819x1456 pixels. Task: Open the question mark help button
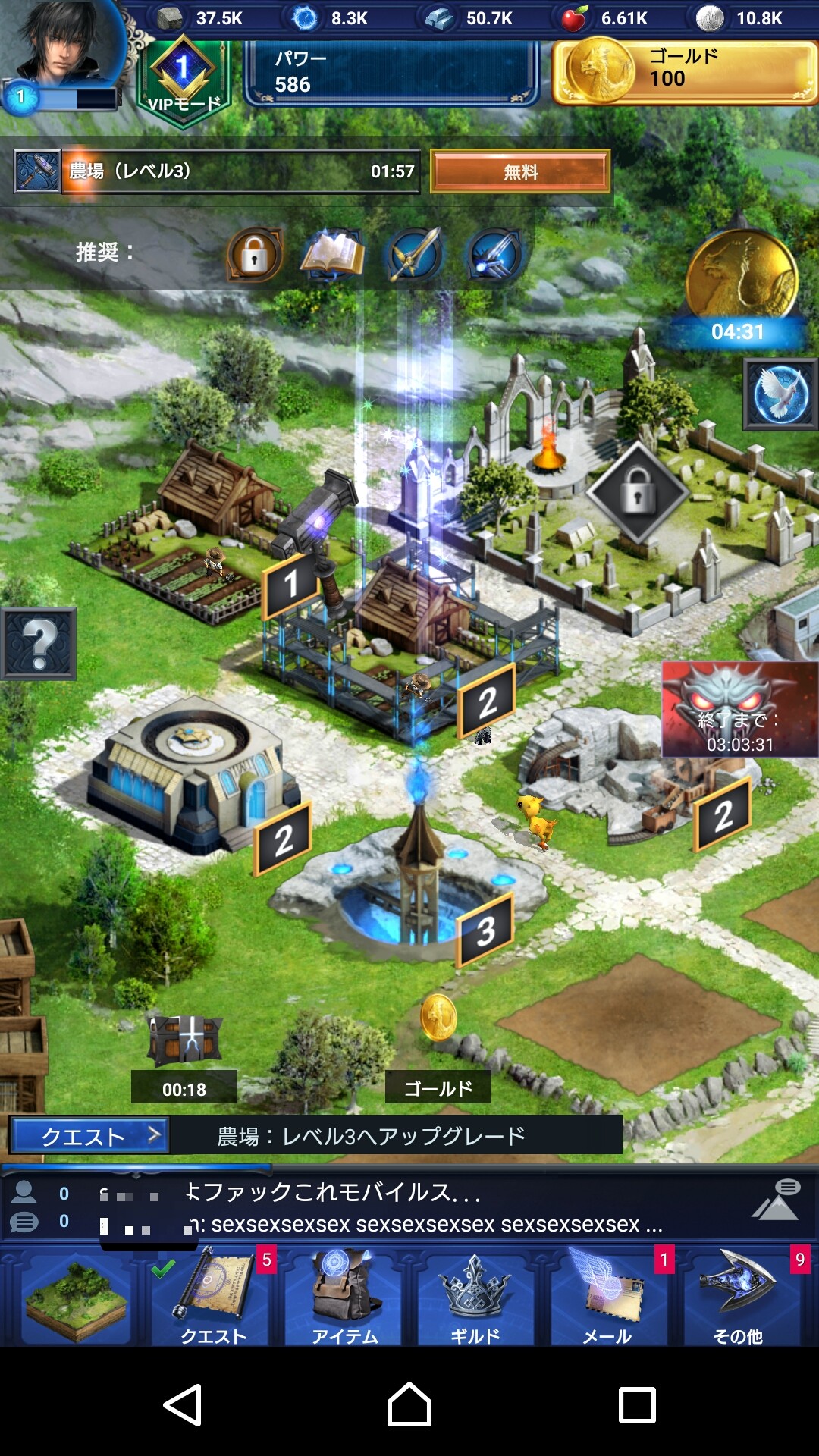(x=39, y=644)
